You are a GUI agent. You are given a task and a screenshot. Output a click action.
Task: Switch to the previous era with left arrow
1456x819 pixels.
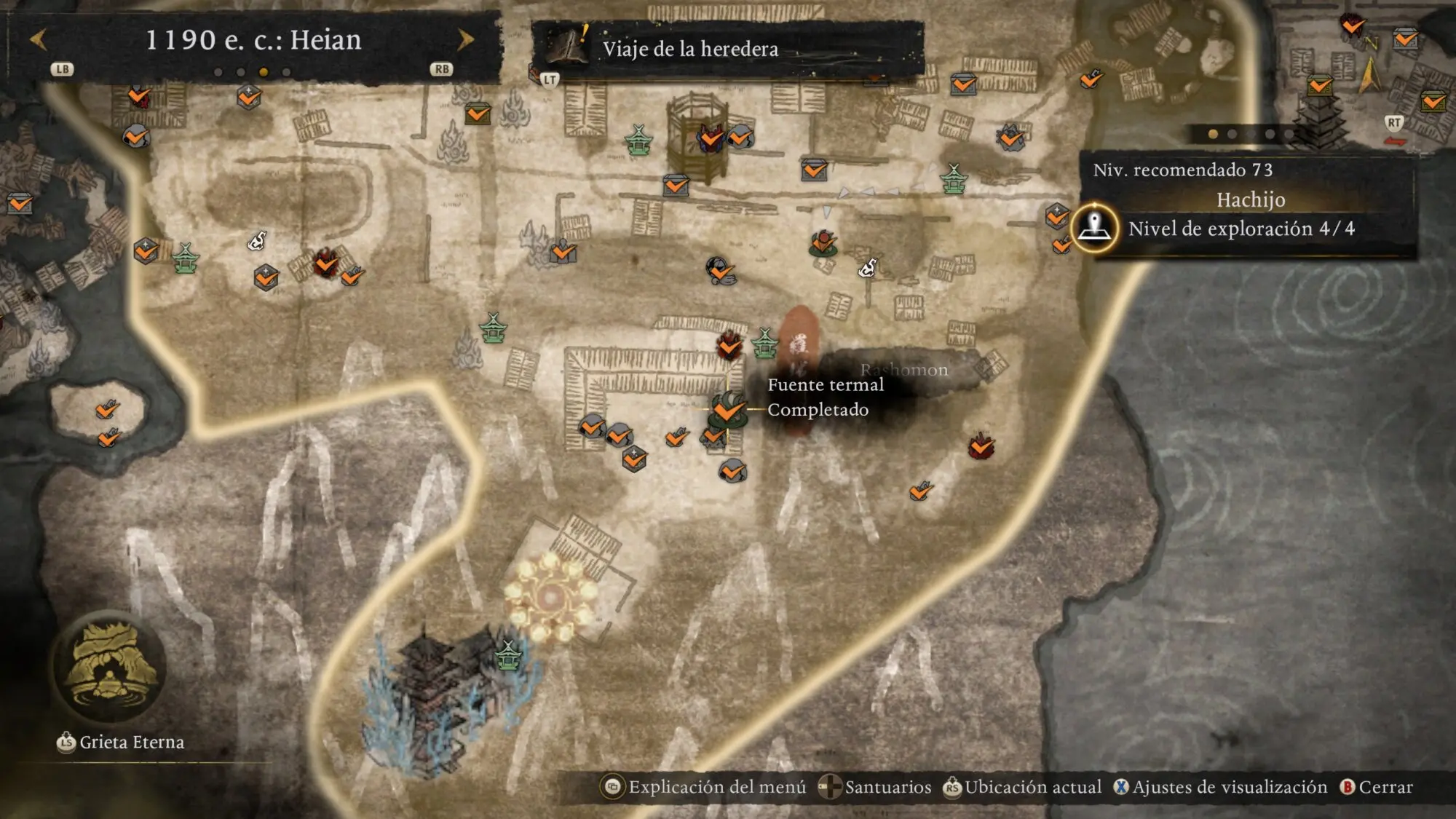point(39,39)
